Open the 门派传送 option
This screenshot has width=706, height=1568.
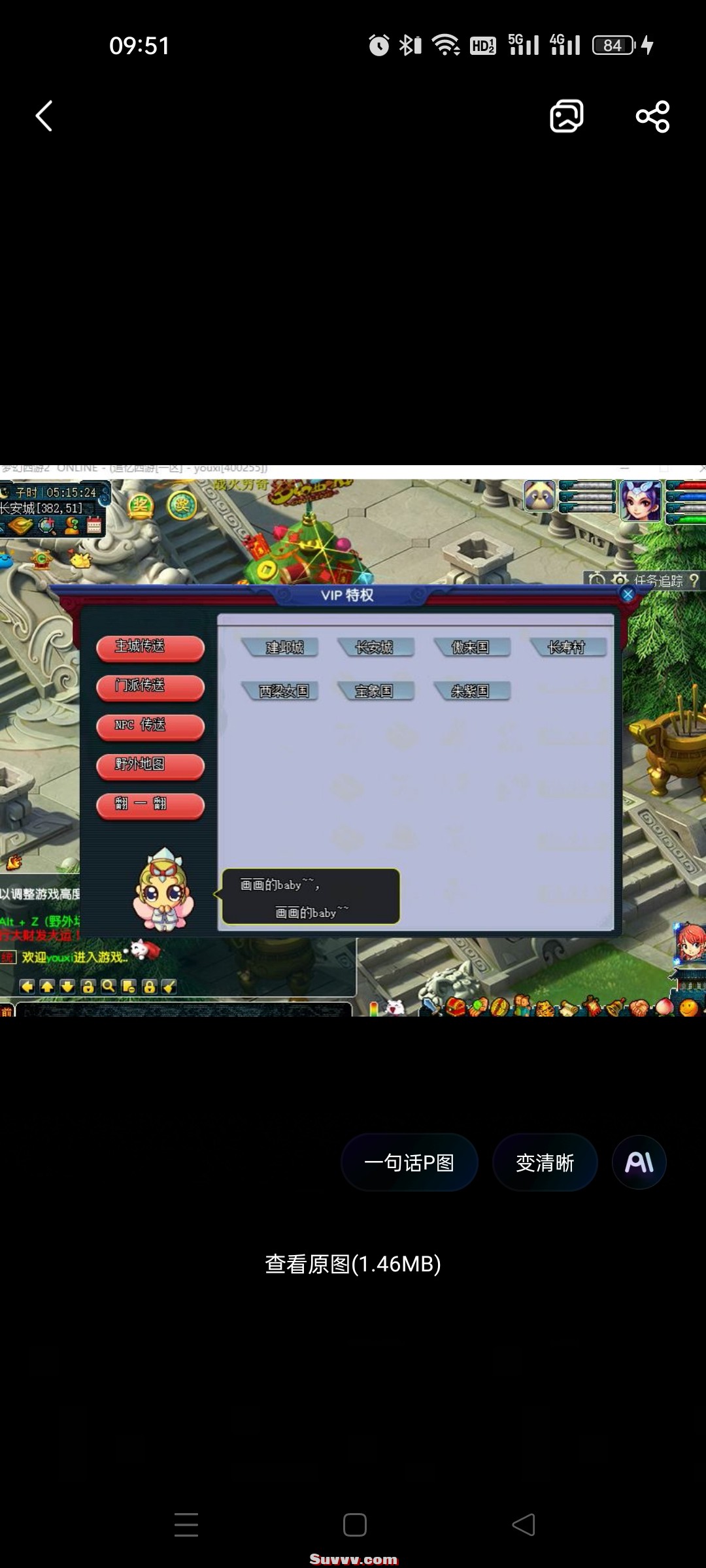150,687
